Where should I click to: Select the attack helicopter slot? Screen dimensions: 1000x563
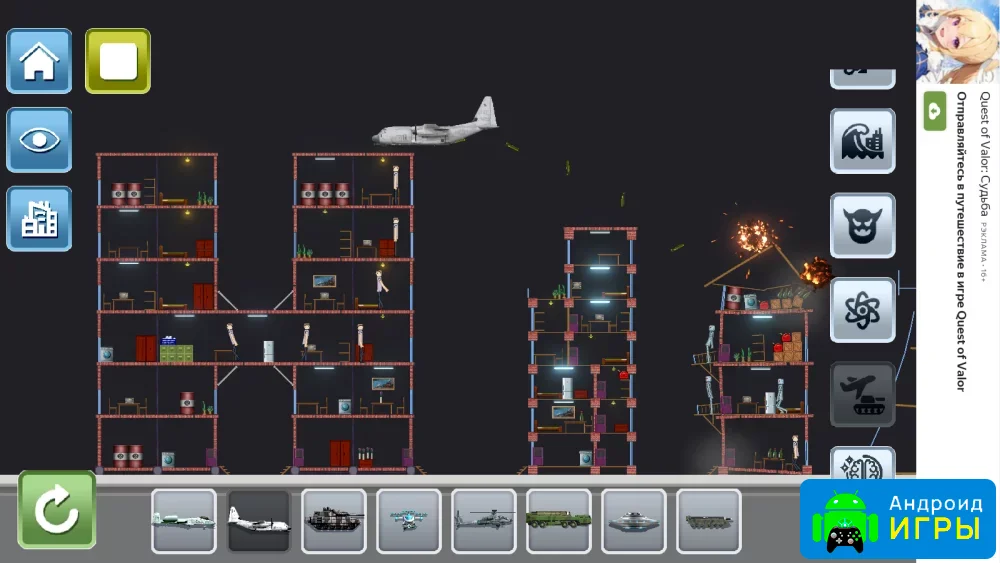coord(484,521)
